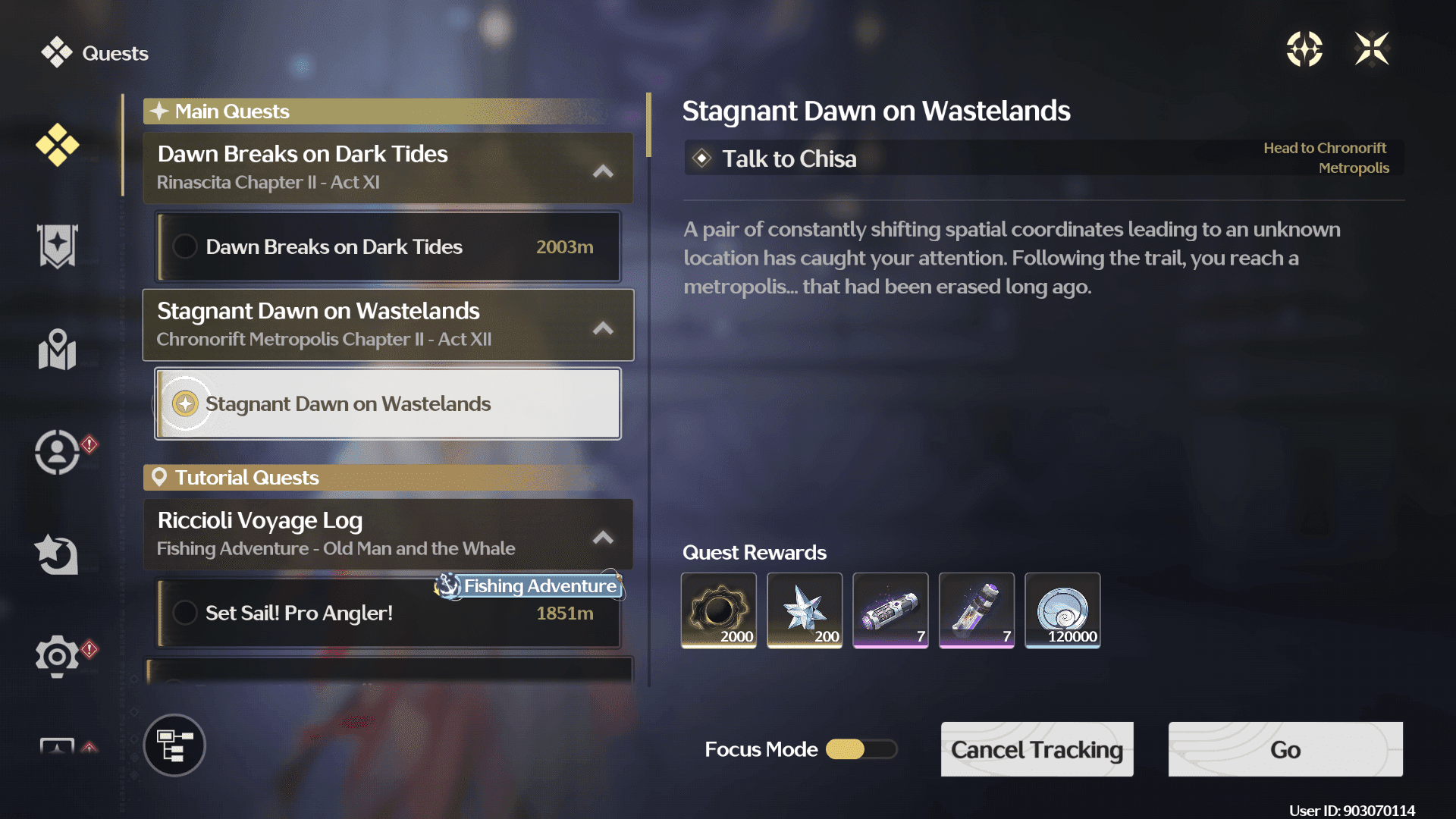The width and height of the screenshot is (1456, 819).
Task: Switch to the map pin quest tab
Action: [x=57, y=350]
